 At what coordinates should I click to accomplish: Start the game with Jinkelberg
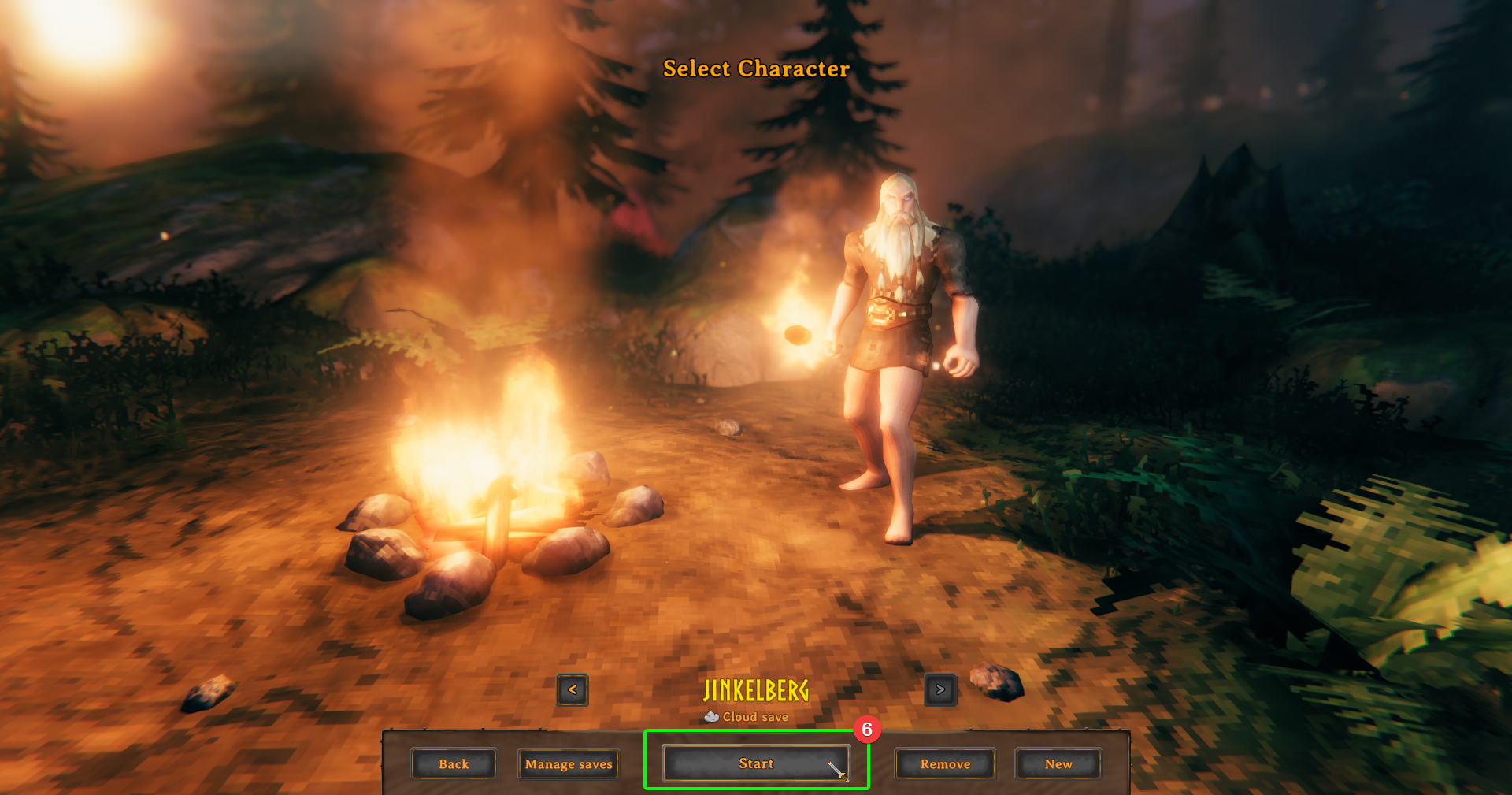tap(756, 763)
